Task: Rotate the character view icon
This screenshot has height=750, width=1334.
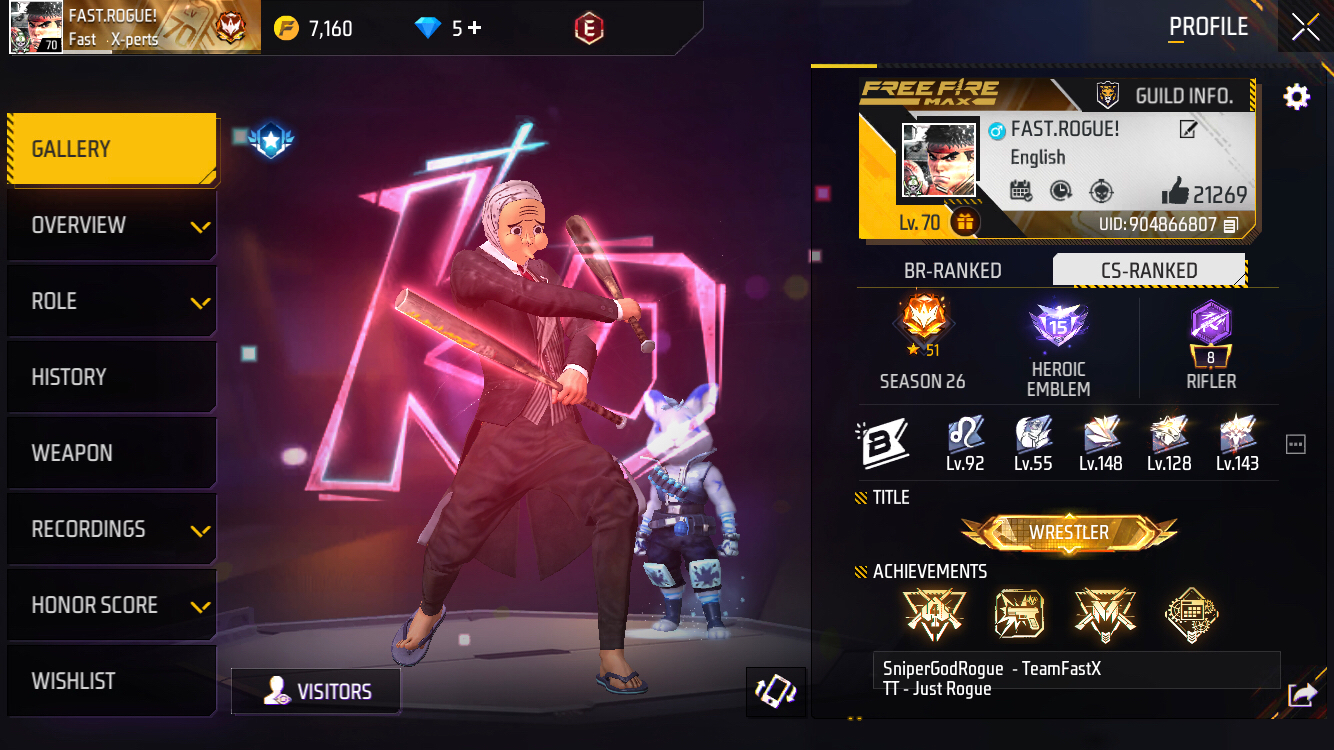Action: [x=776, y=692]
